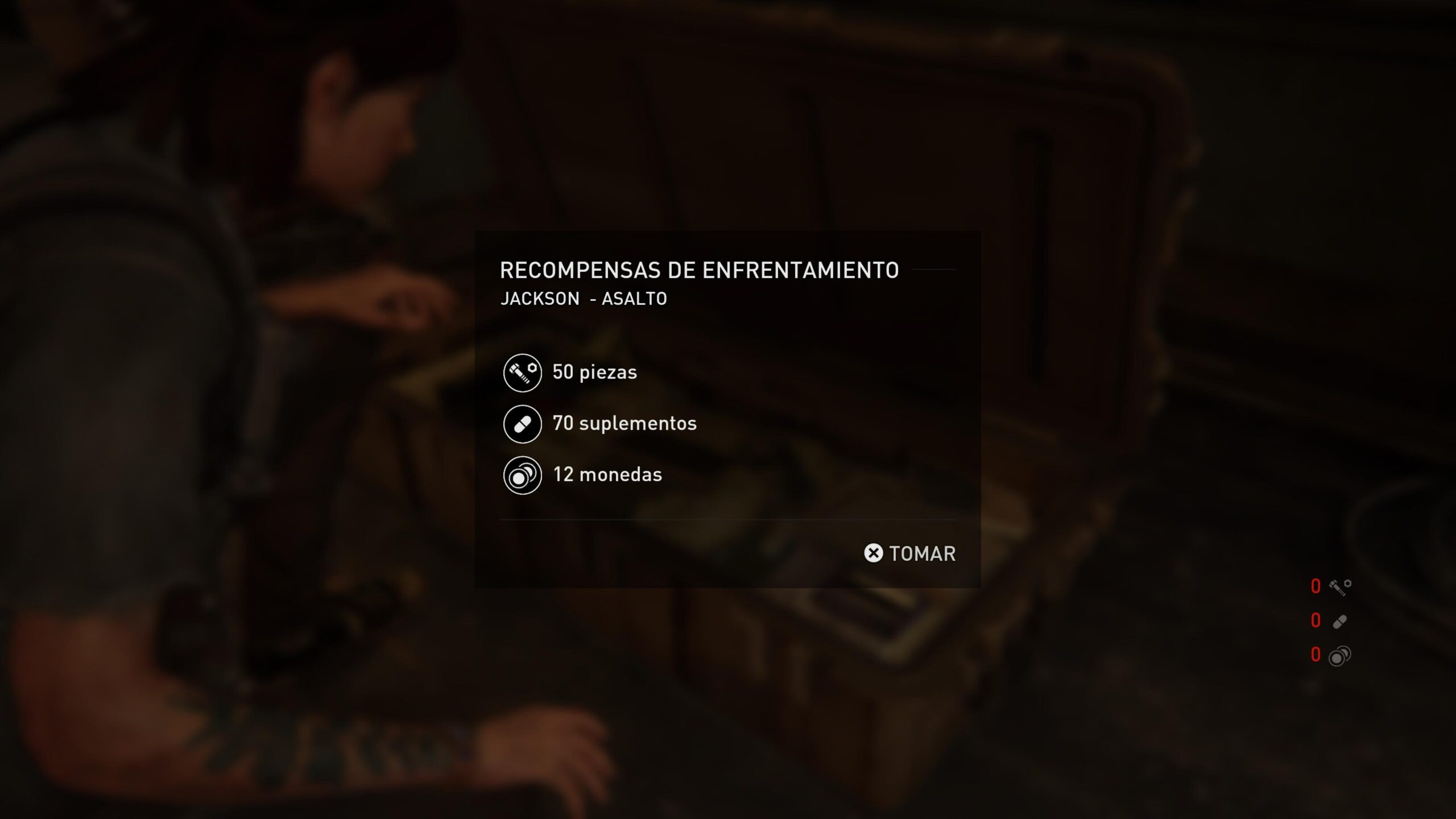The width and height of the screenshot is (1456, 819).
Task: Select the 12 monedas reward row
Action: click(583, 475)
